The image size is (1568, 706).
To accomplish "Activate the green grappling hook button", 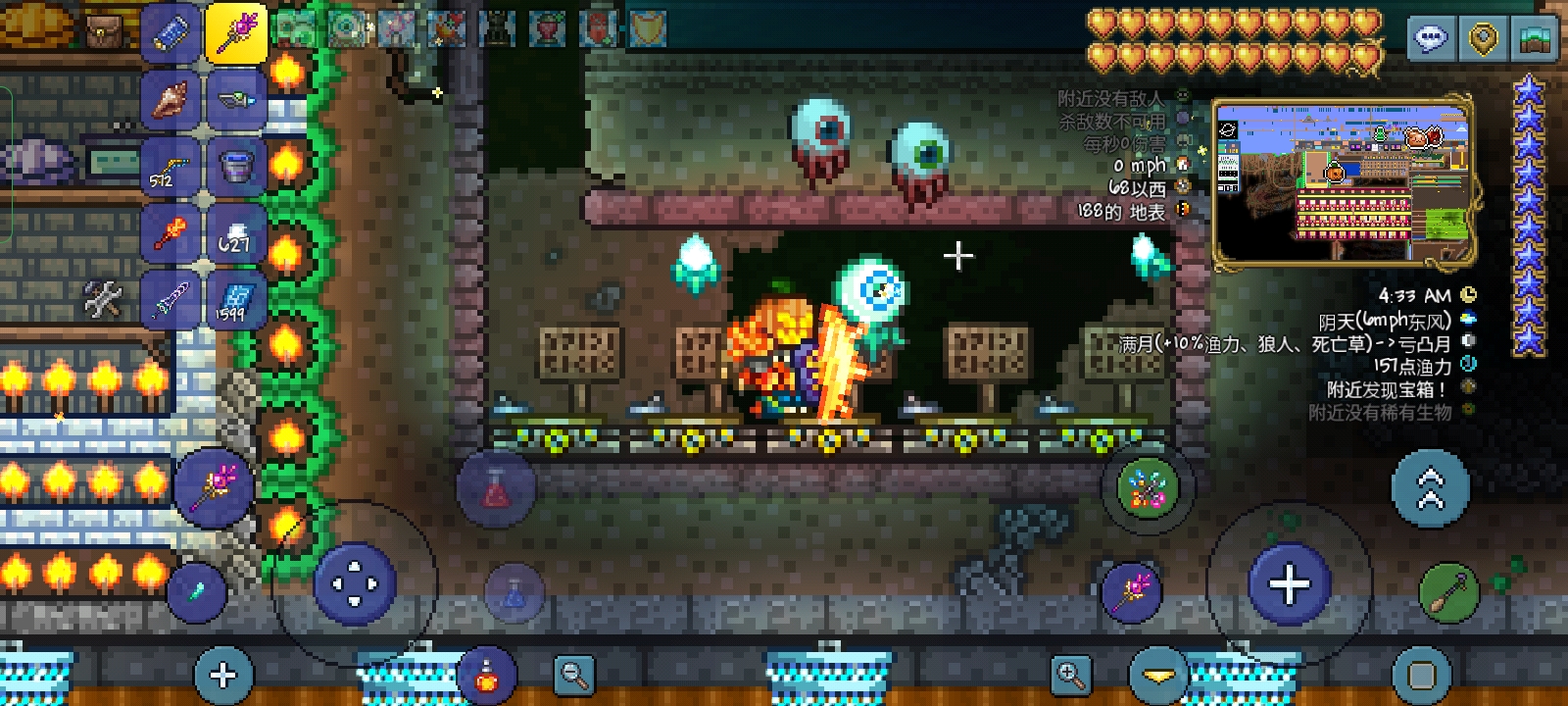I will pos(1448,592).
